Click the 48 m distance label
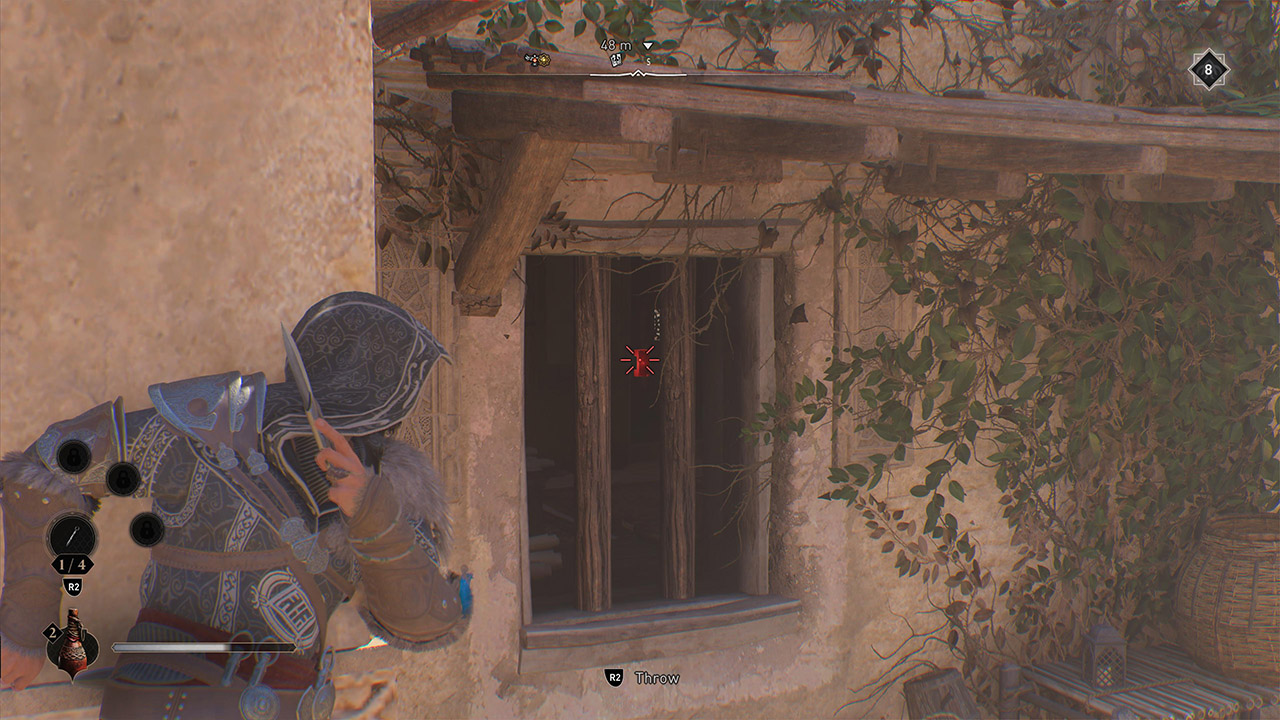 click(x=618, y=47)
